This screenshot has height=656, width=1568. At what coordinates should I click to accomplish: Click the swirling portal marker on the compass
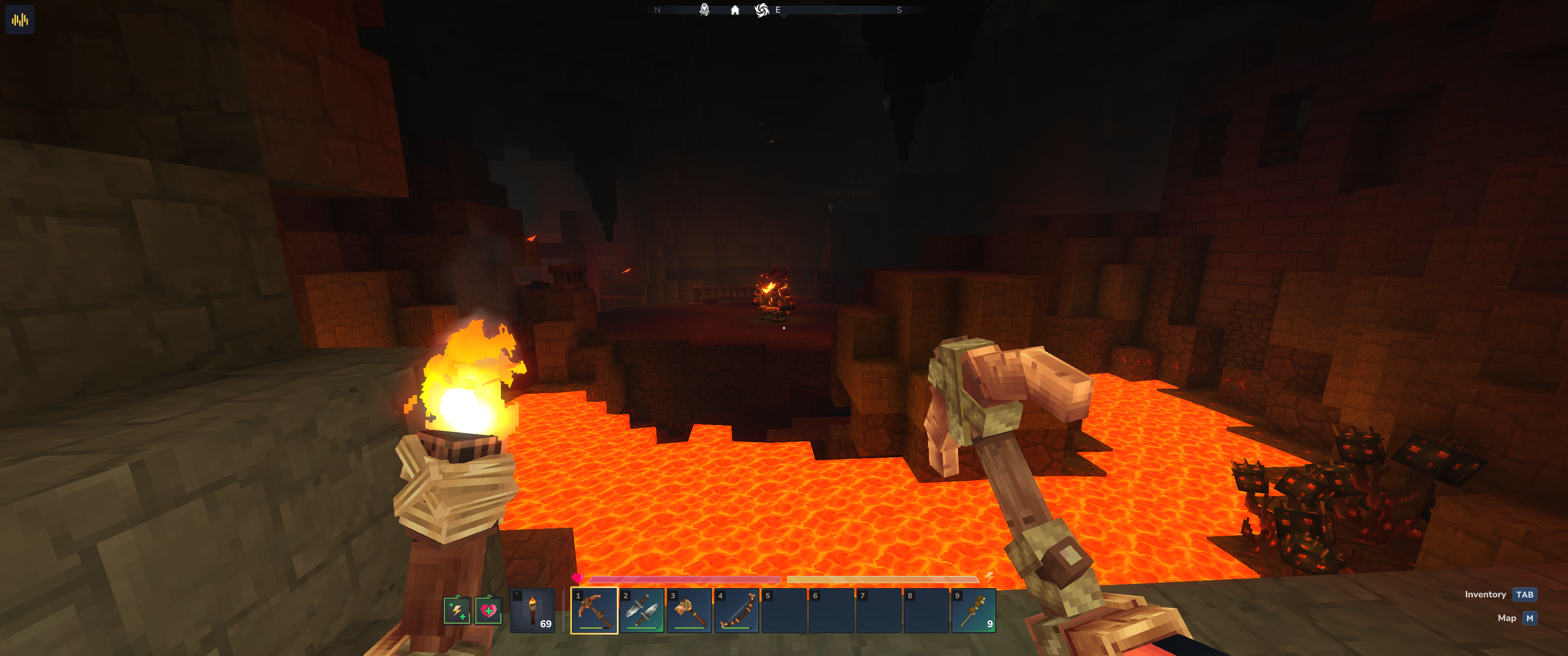(x=762, y=10)
